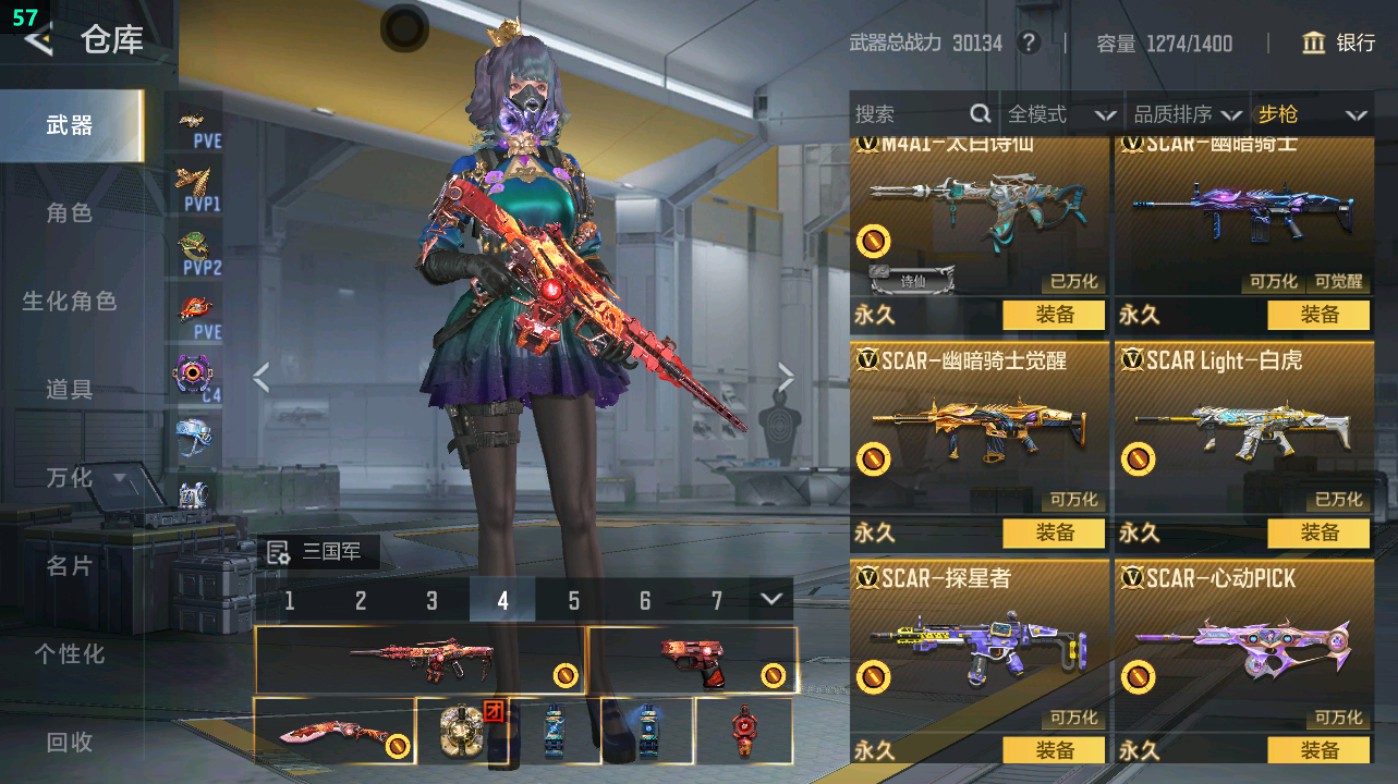Rotate to next character with right arrow
Image resolution: width=1398 pixels, height=784 pixels.
[786, 378]
